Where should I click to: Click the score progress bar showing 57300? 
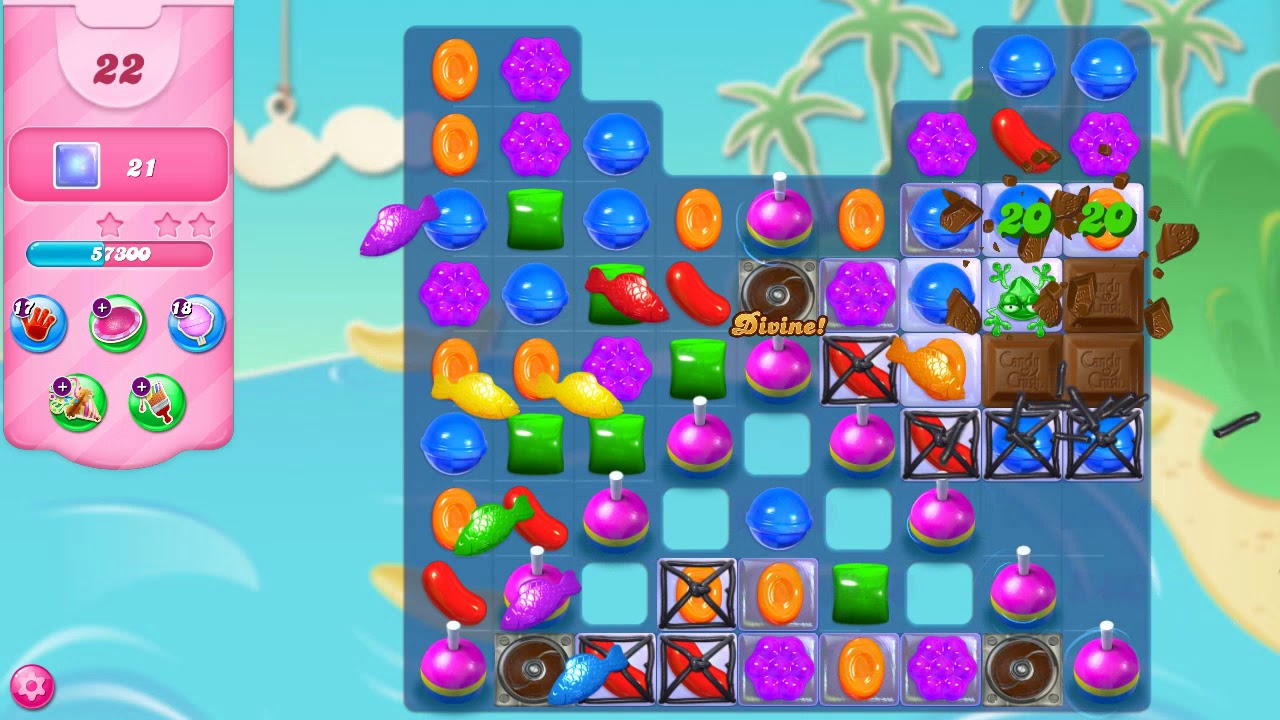[118, 255]
